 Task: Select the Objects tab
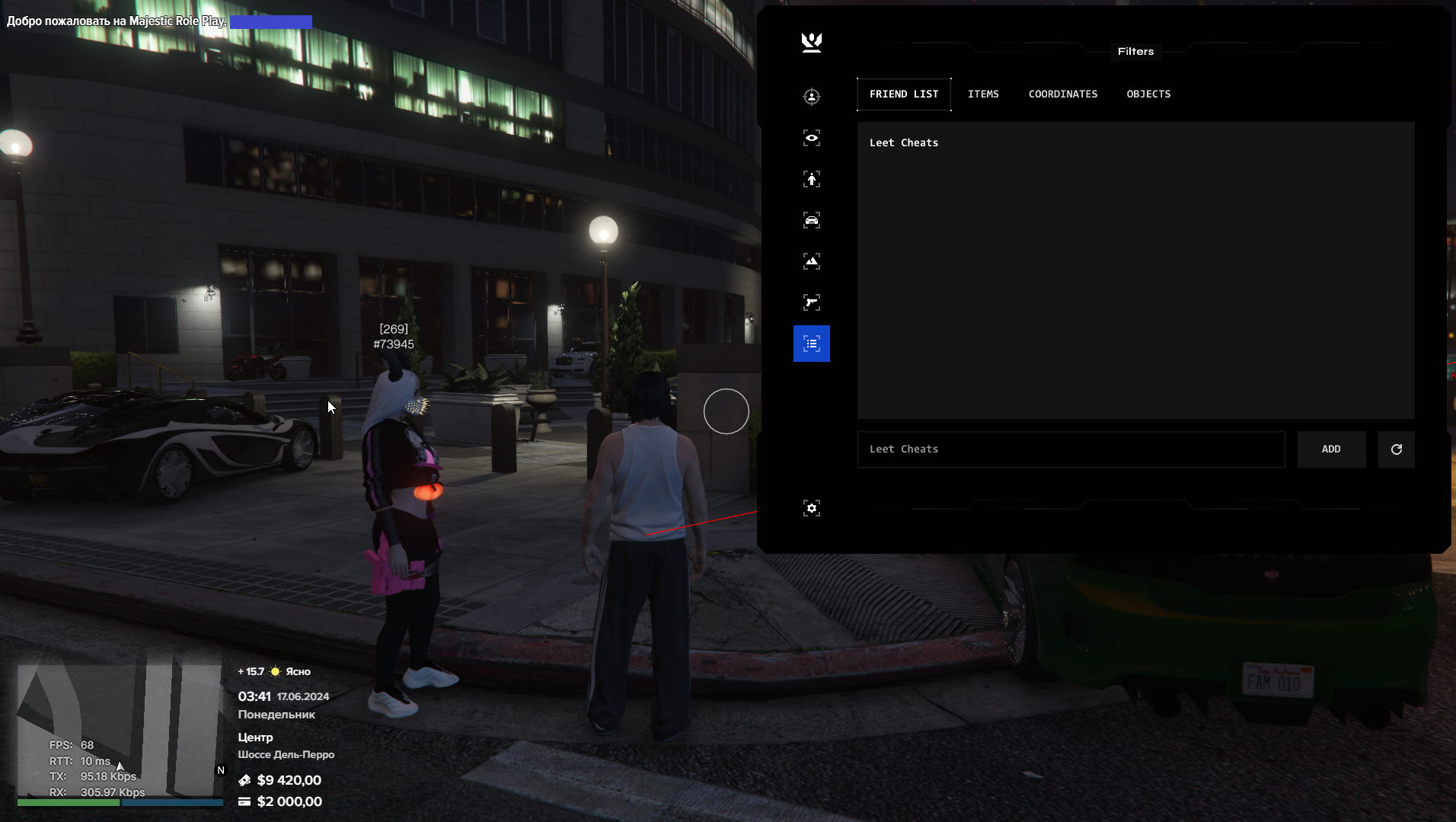click(1148, 94)
